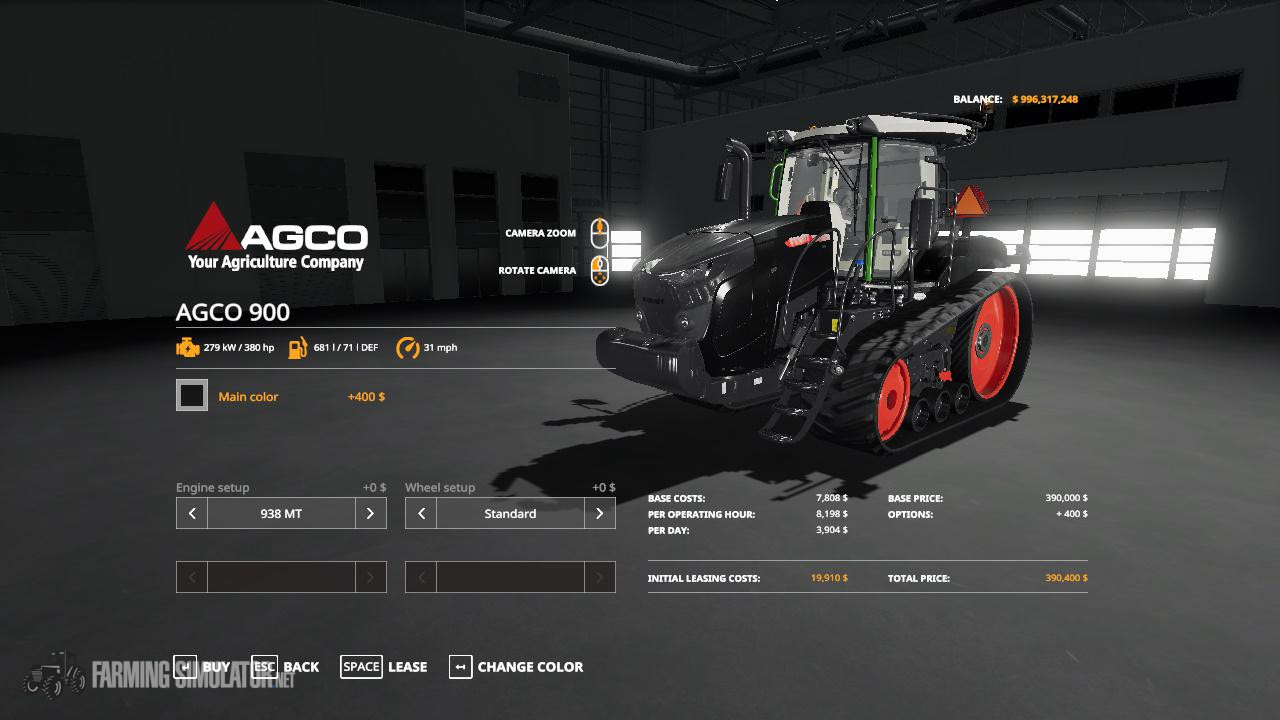
Task: Click the engine power icon showing 380 hp
Action: click(x=189, y=348)
